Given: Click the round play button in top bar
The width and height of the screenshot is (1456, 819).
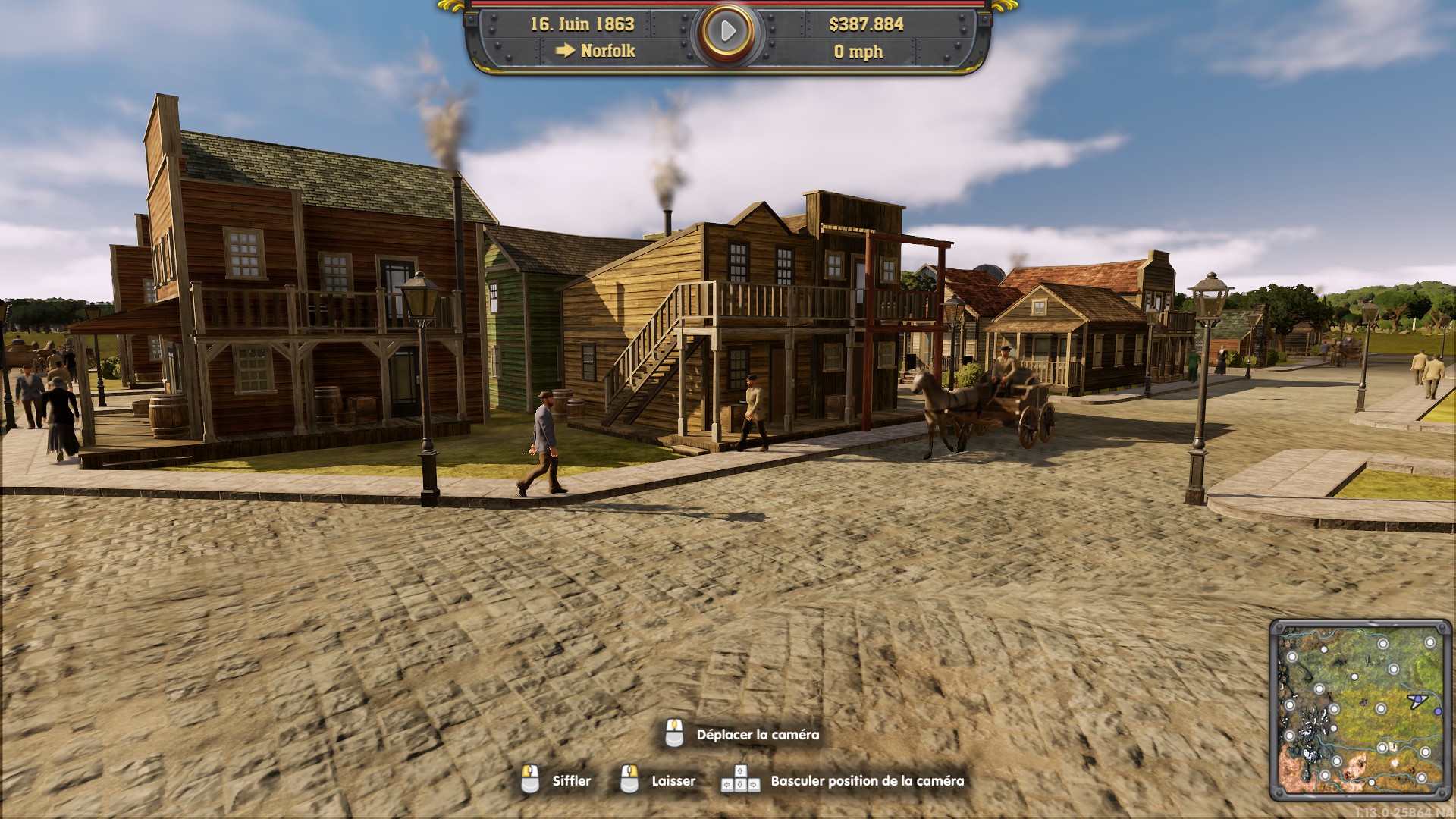Looking at the screenshot, I should [728, 32].
